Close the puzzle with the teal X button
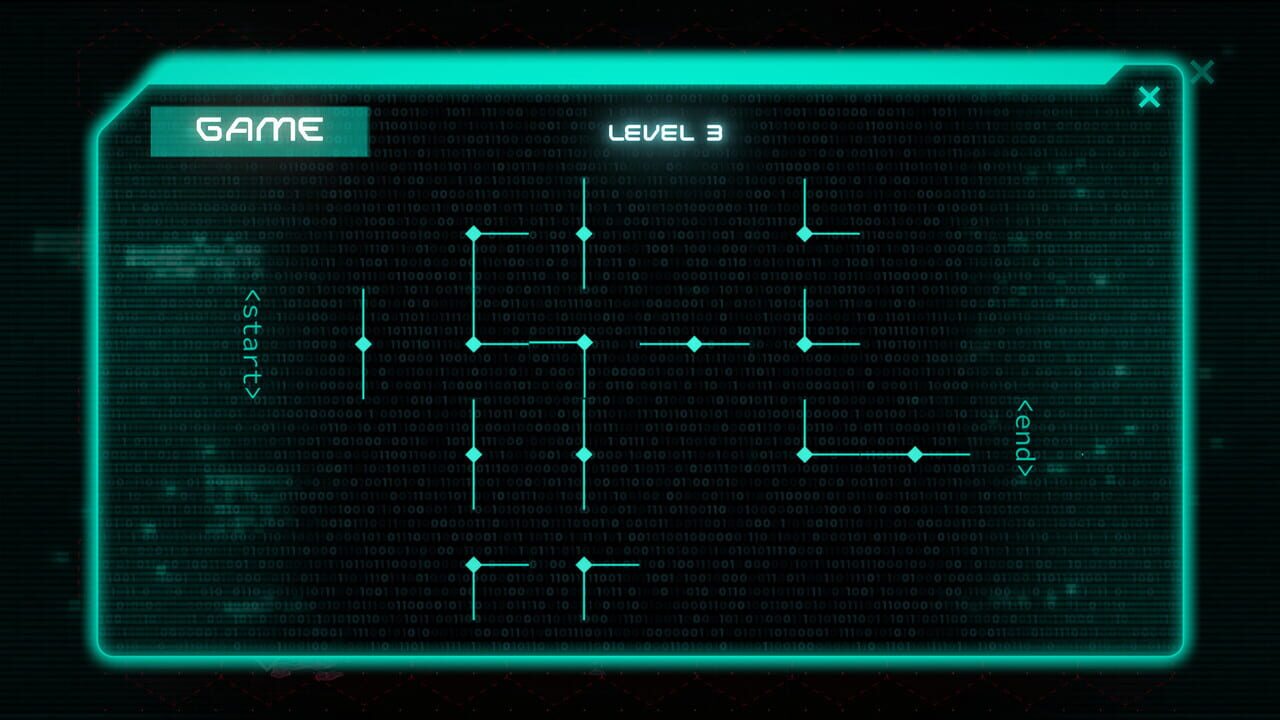This screenshot has width=1280, height=720. 1148,96
